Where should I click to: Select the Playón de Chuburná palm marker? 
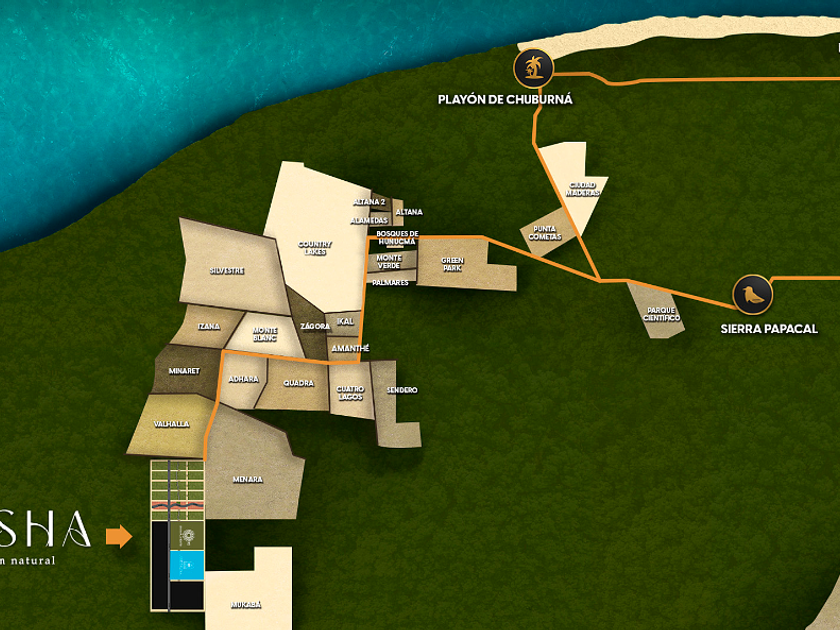pyautogui.click(x=532, y=68)
